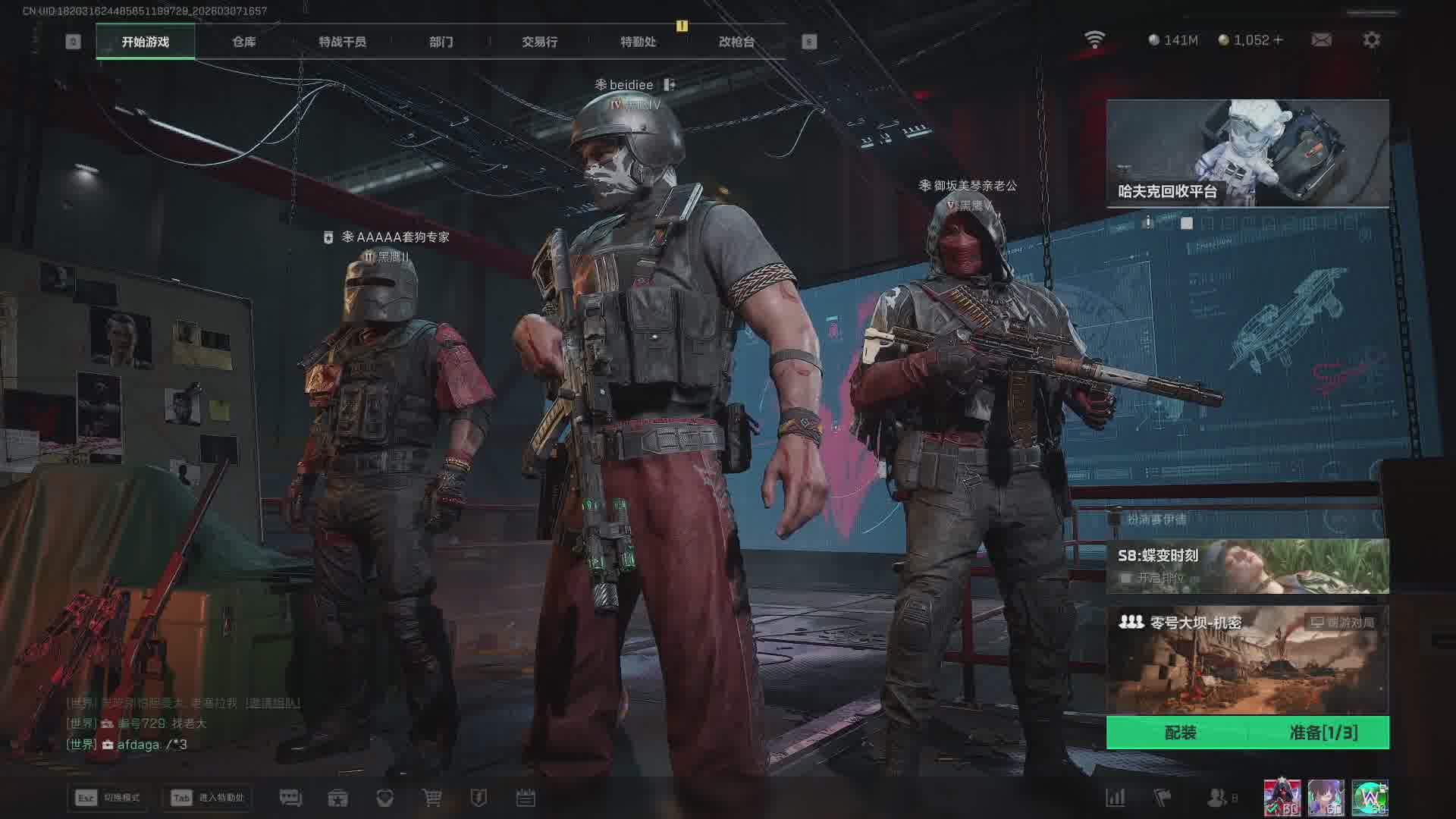
Task: Select the 部门 department tab
Action: tap(441, 42)
